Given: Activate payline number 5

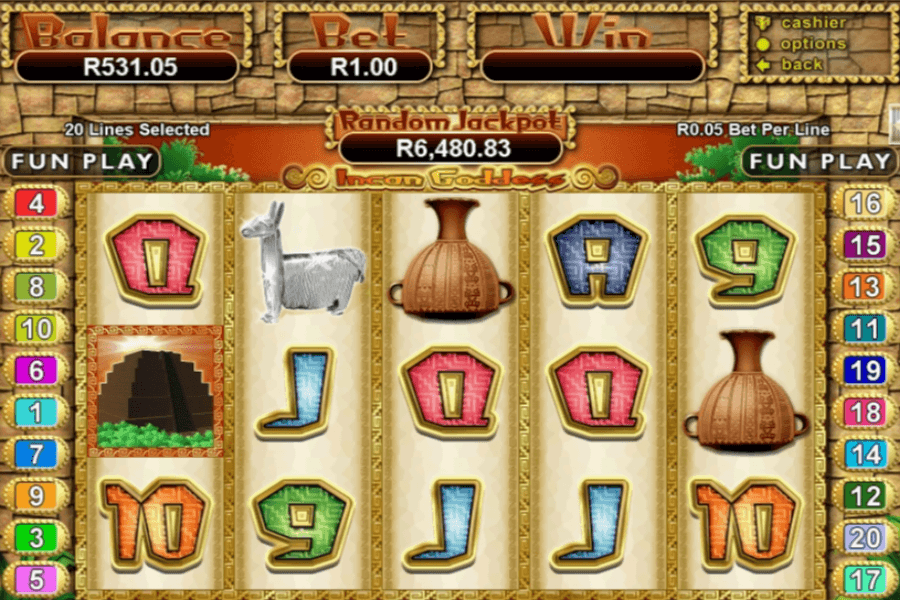Looking at the screenshot, I should (x=36, y=579).
